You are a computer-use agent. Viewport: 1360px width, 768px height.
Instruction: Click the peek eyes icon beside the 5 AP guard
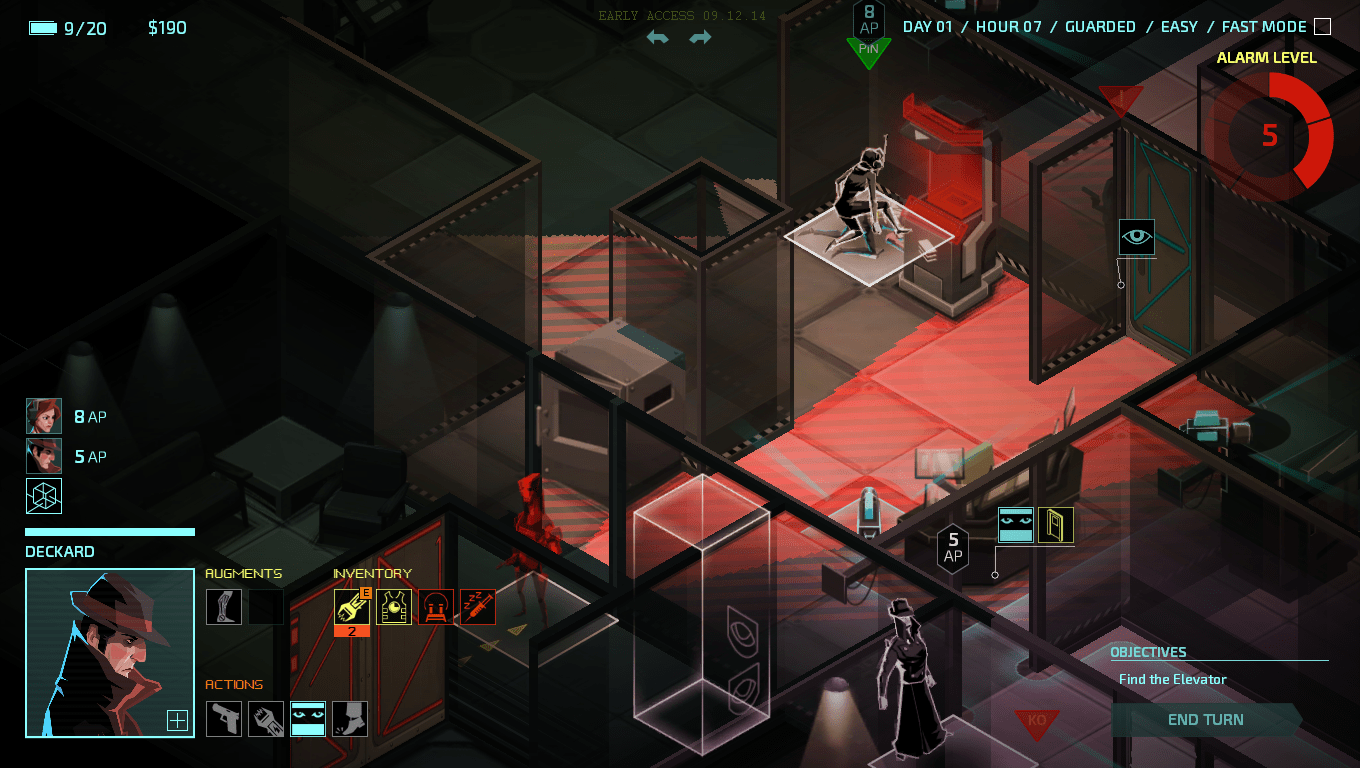(1015, 524)
